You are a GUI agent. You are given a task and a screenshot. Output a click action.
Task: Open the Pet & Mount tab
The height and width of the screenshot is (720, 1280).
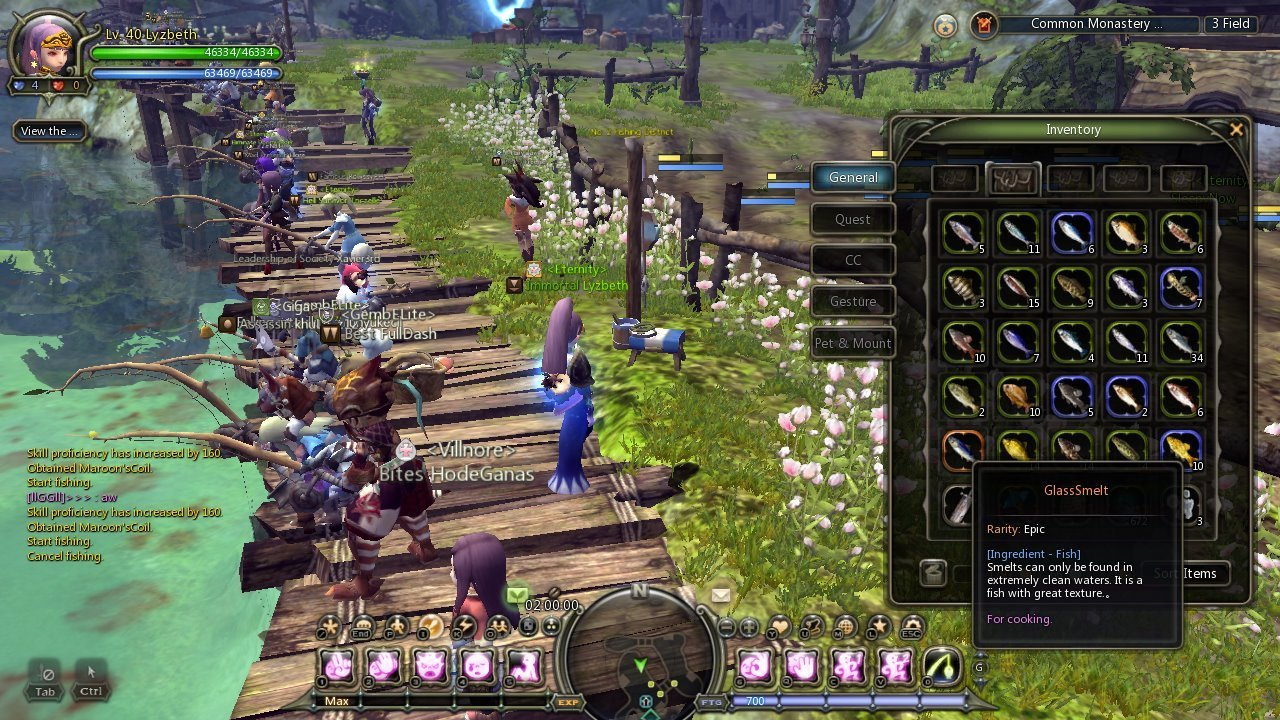pos(853,343)
